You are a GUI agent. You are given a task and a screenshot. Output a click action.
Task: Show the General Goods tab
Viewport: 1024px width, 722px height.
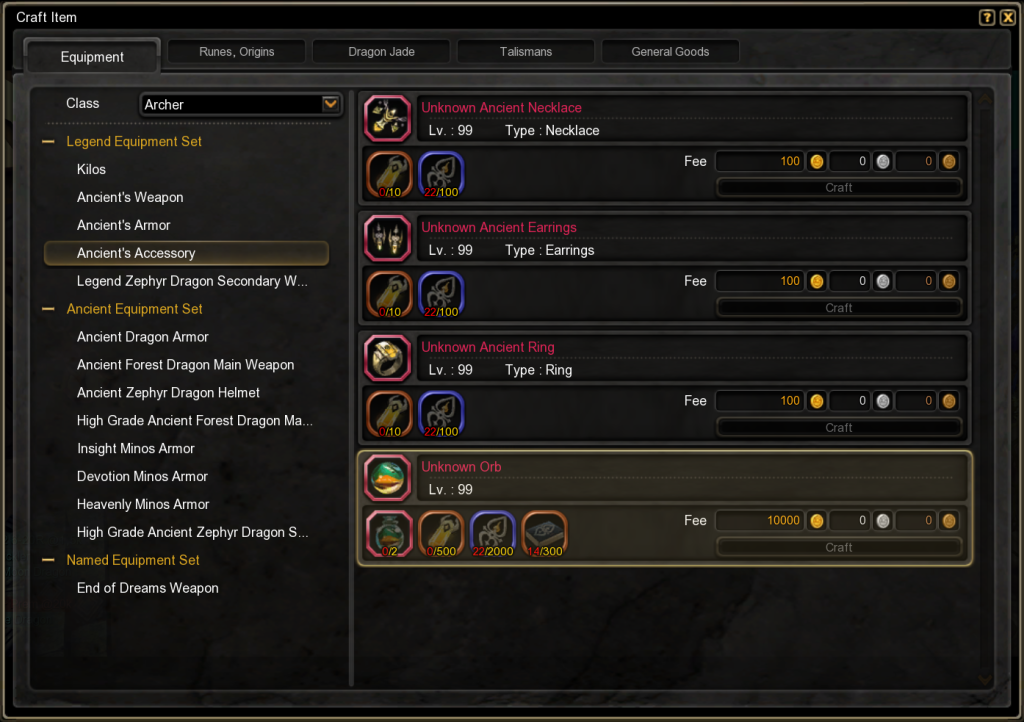[x=670, y=52]
